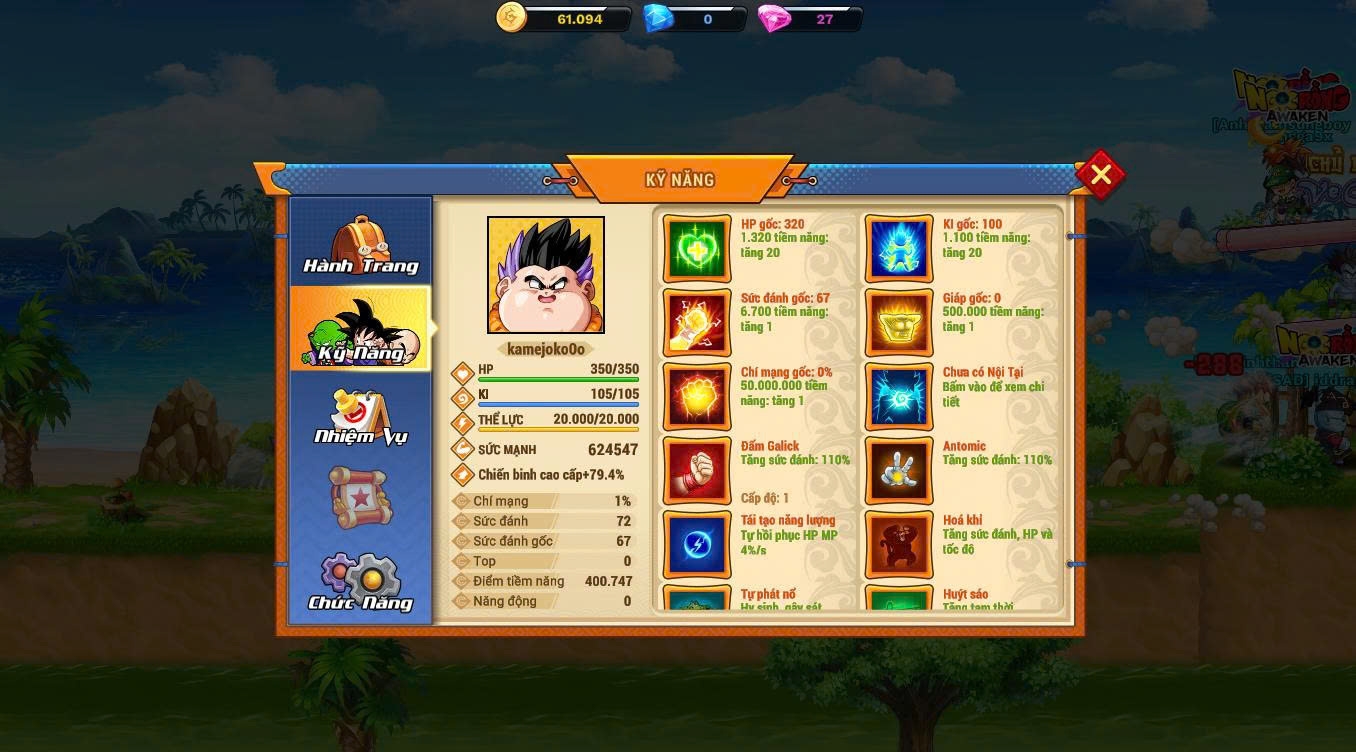1356x752 pixels.
Task: Select the Đấm Galick punch skill
Action: coord(697,471)
